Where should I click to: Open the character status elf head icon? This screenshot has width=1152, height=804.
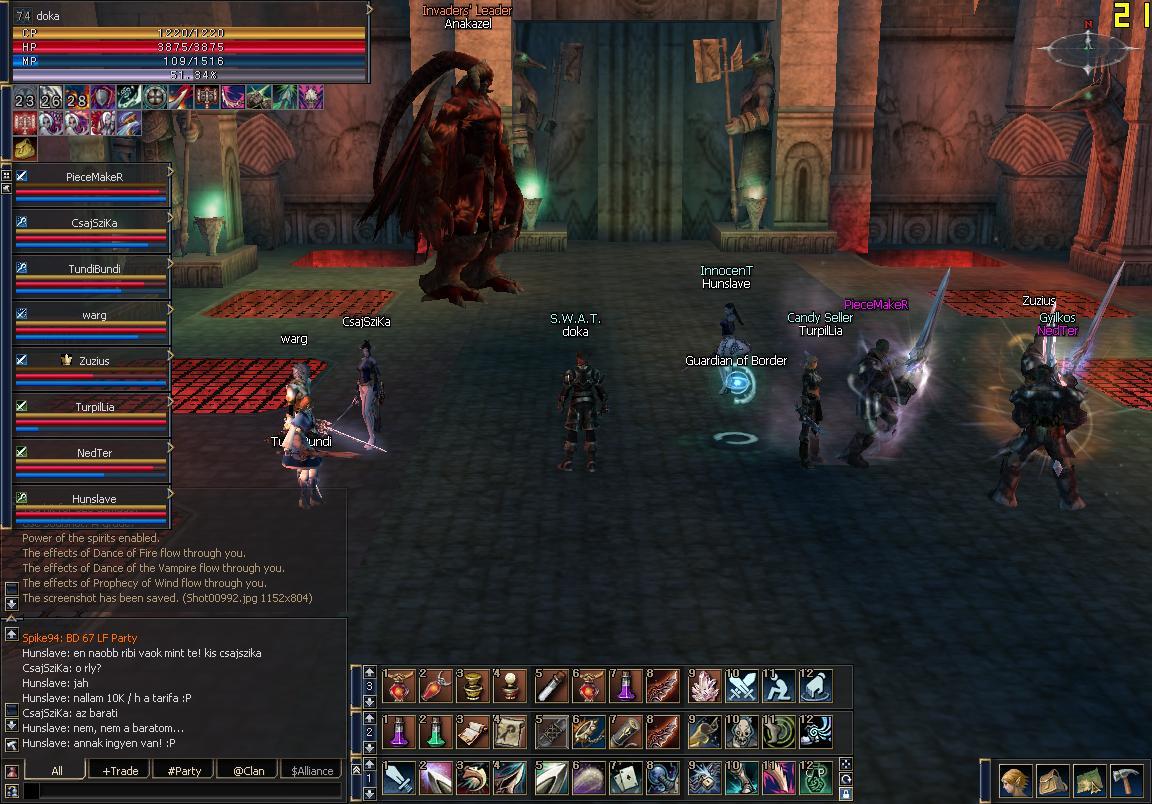(1017, 778)
